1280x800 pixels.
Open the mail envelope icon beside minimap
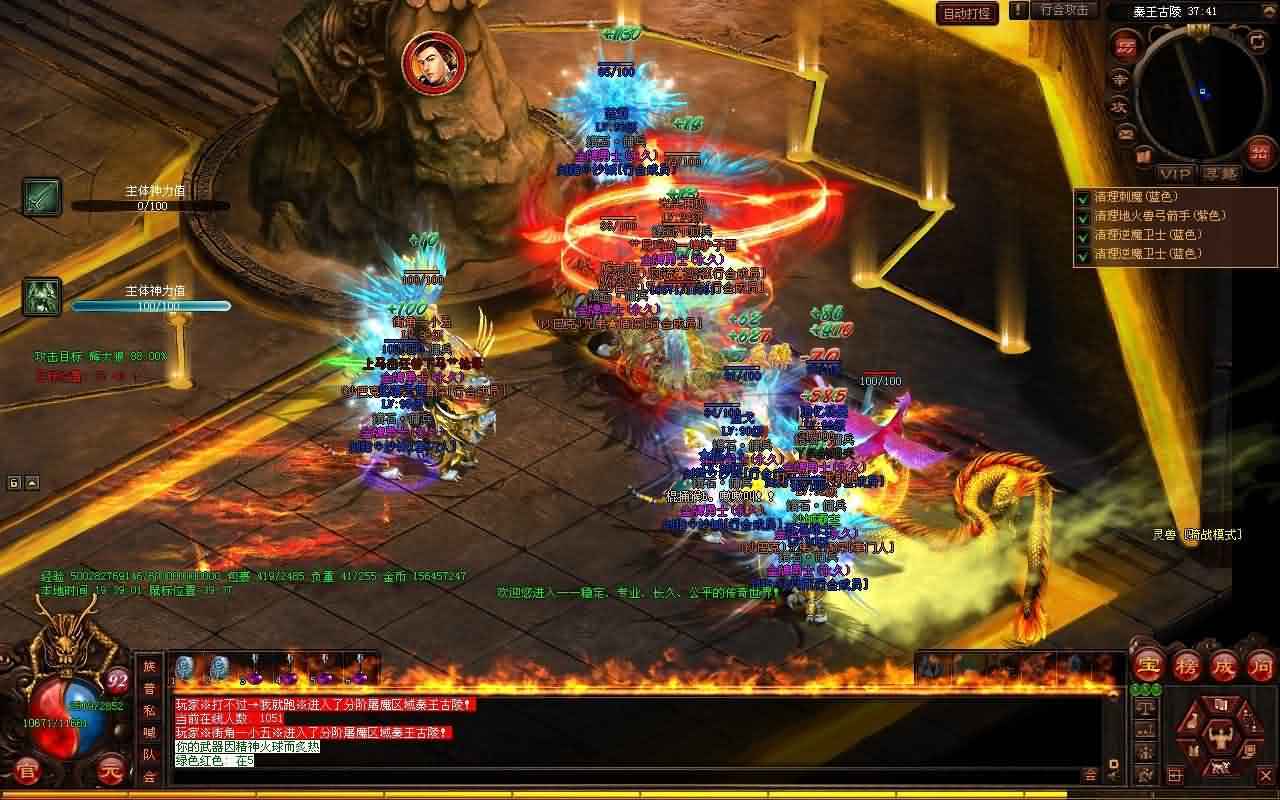tap(1126, 132)
